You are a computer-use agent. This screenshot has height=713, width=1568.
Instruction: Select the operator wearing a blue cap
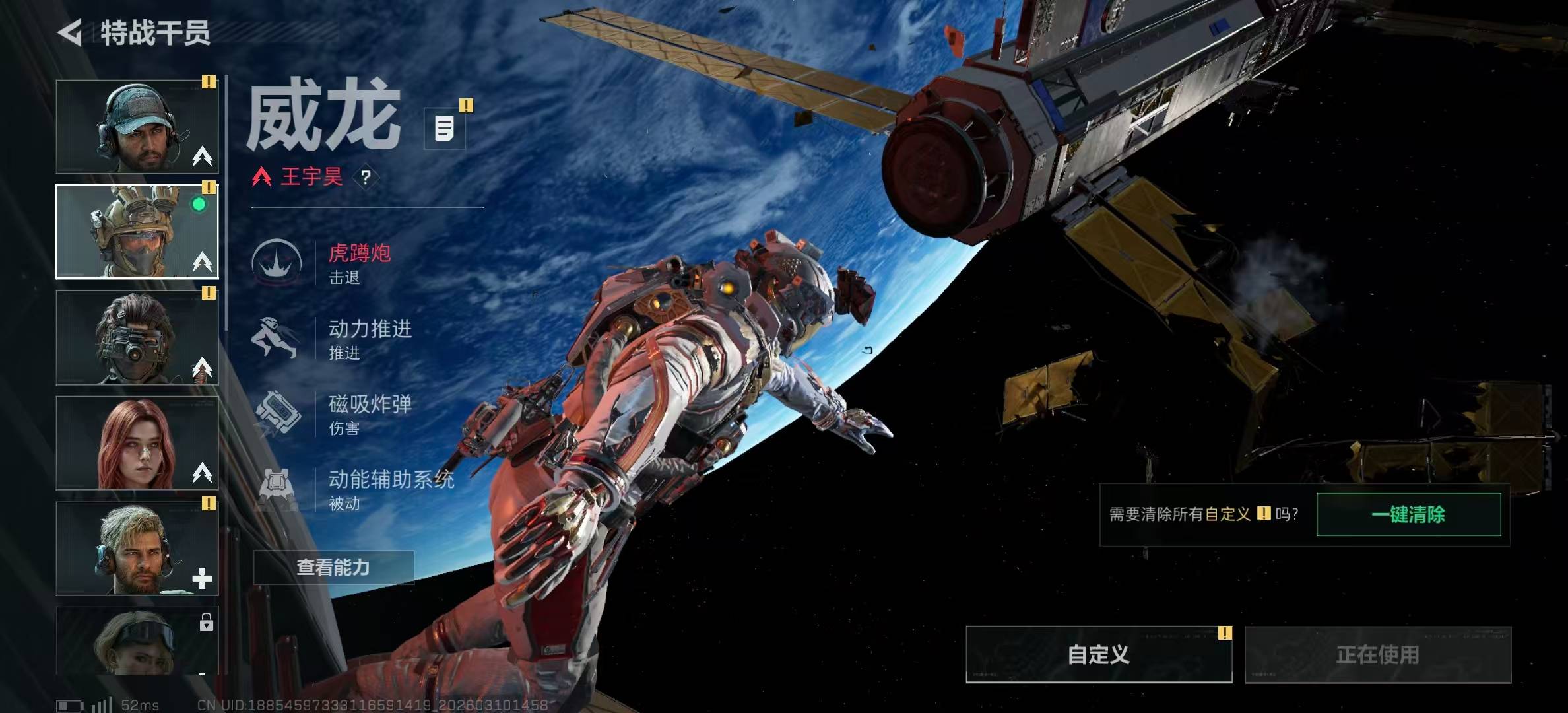137,127
